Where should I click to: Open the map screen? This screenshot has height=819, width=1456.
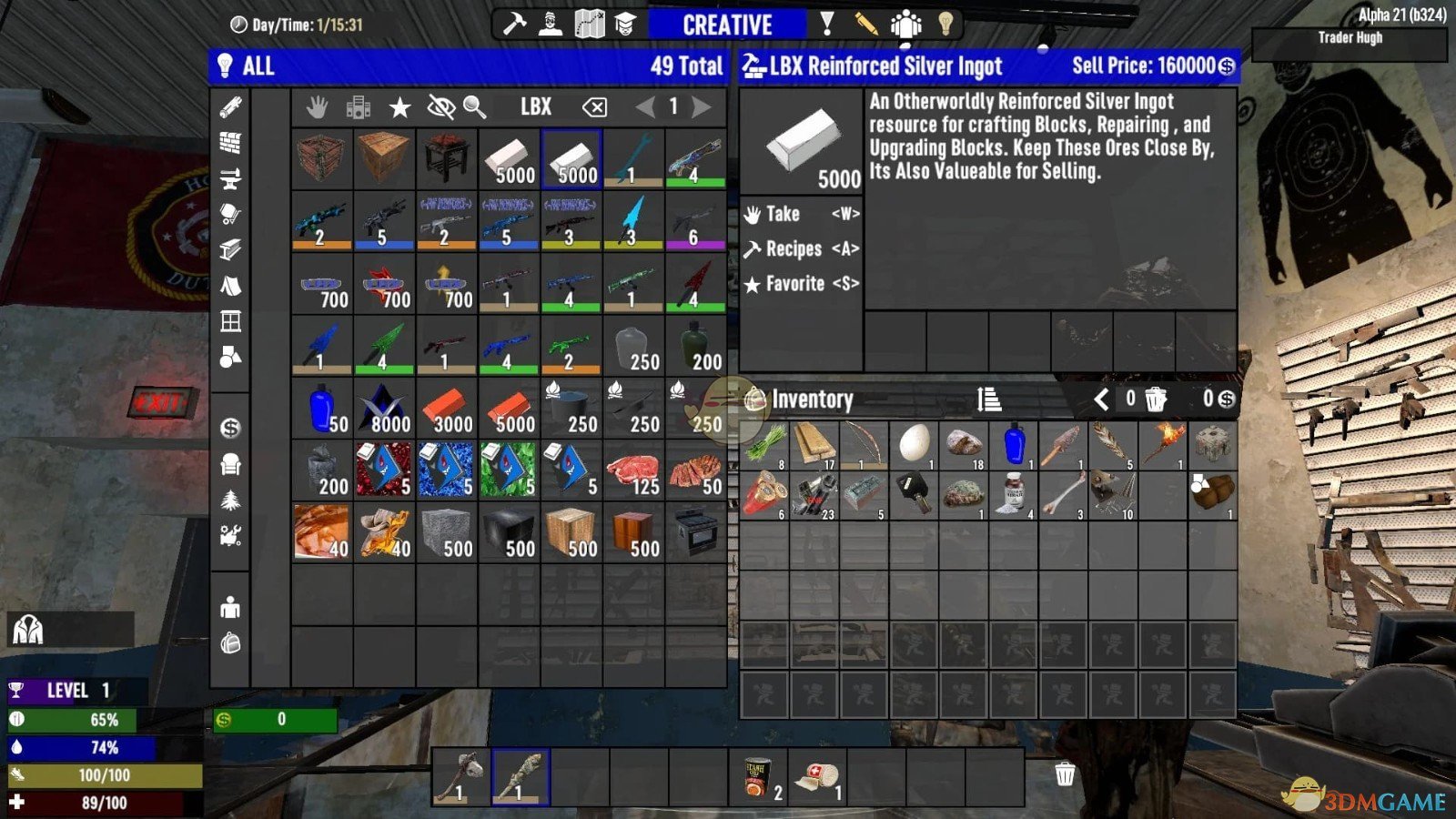click(x=591, y=24)
